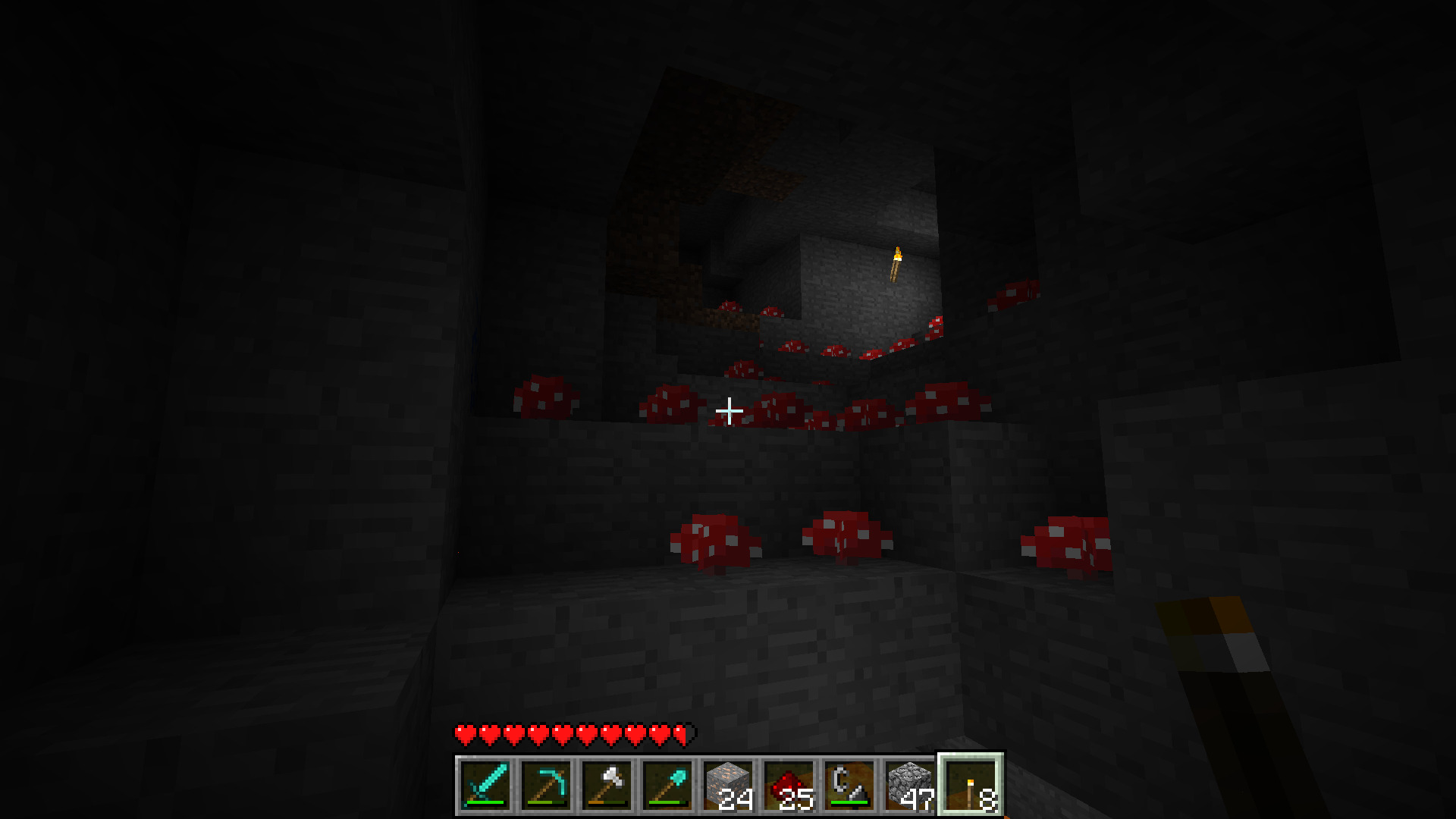Click the redstone dust stack of 25
This screenshot has height=819, width=1456.
(789, 785)
